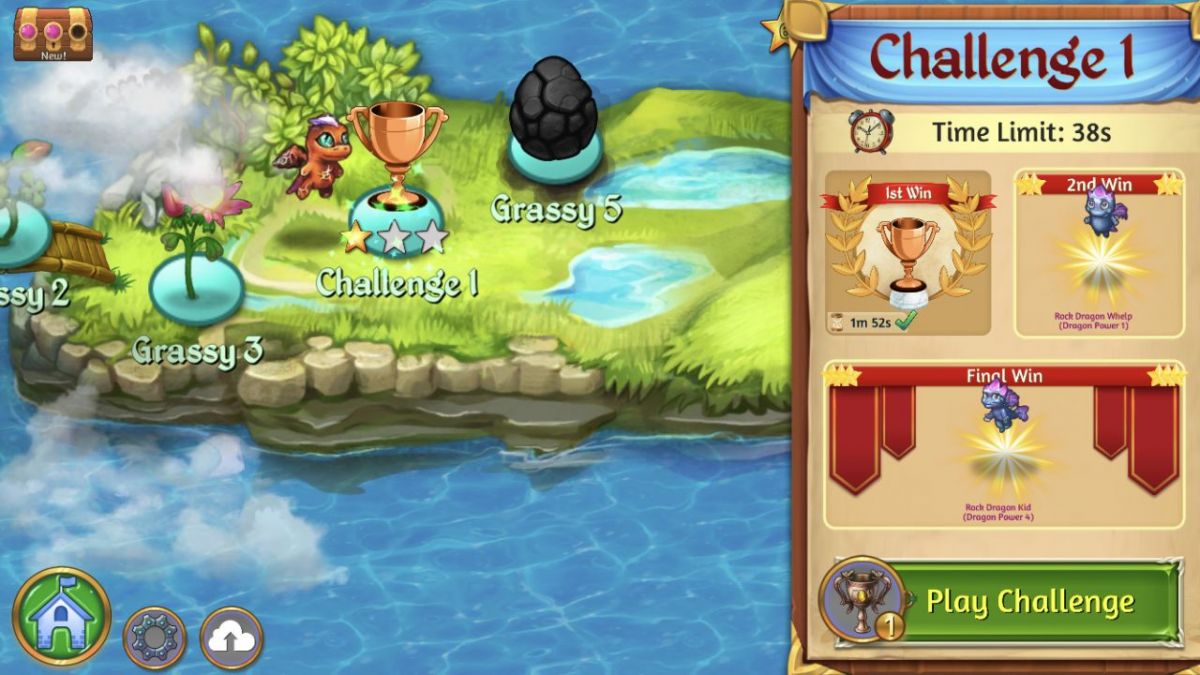This screenshot has height=675, width=1200.
Task: Open the gear settings button
Action: click(154, 637)
